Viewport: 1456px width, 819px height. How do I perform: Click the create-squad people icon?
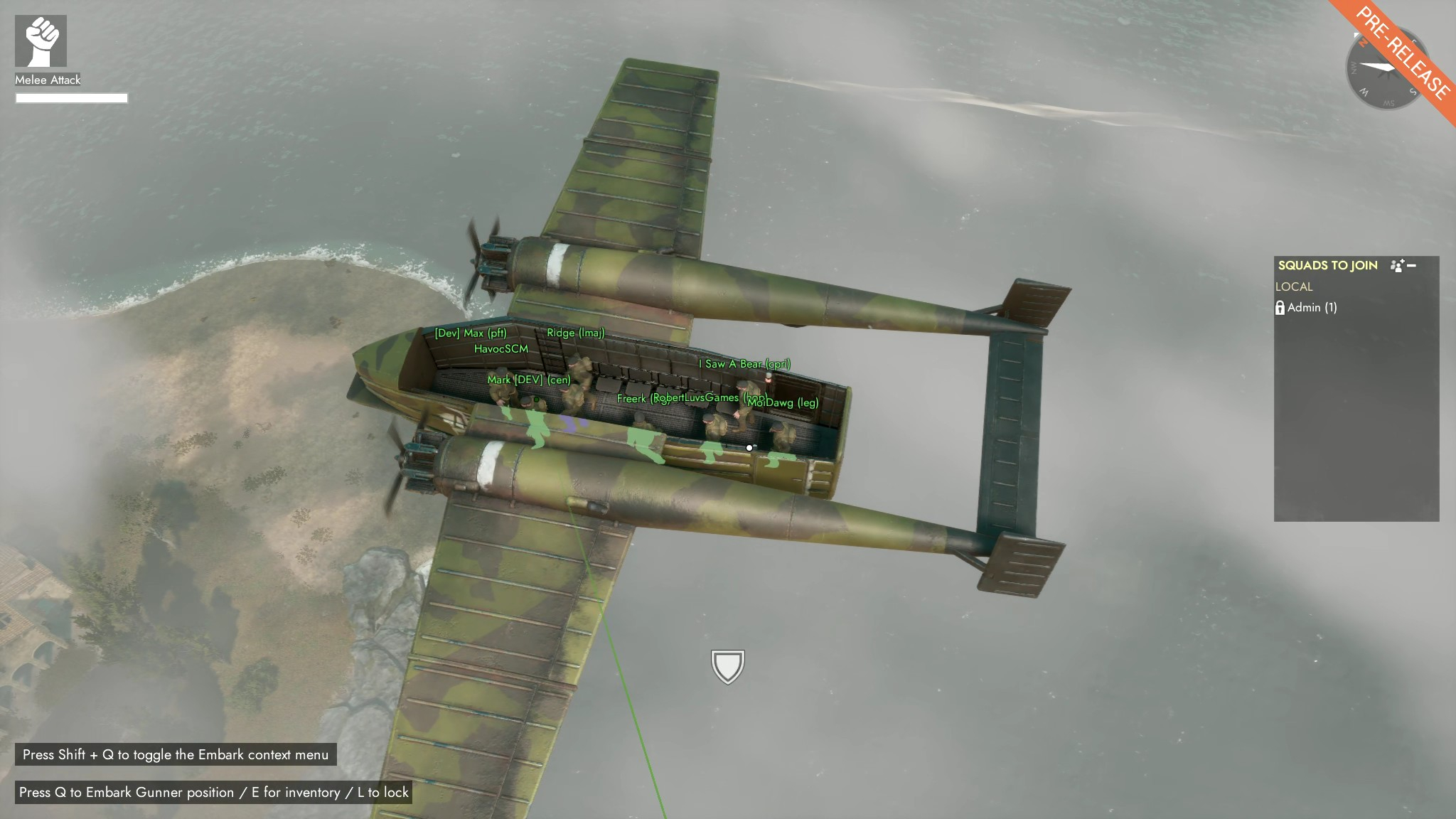1396,264
